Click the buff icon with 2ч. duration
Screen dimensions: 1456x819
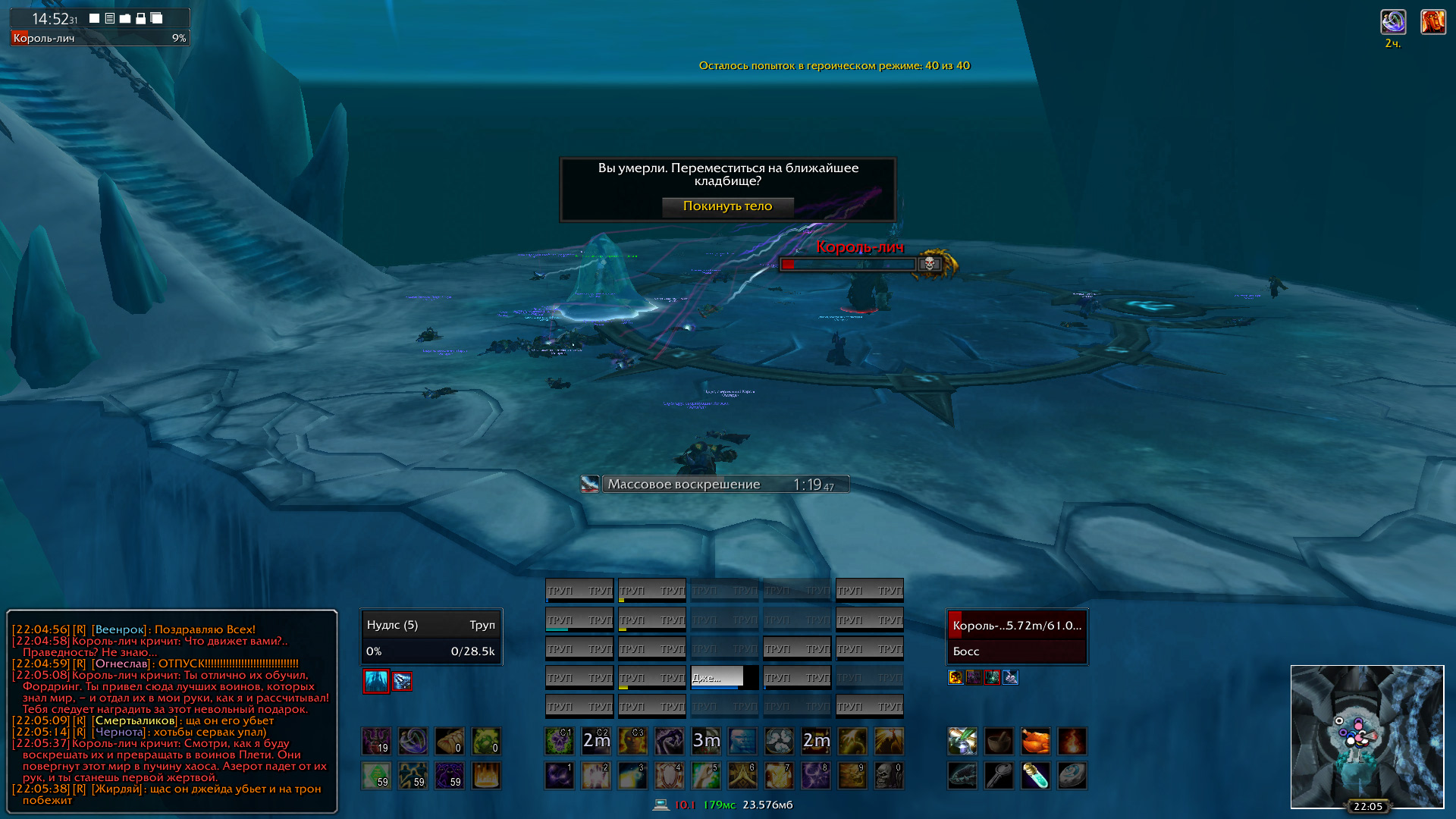tap(1393, 22)
